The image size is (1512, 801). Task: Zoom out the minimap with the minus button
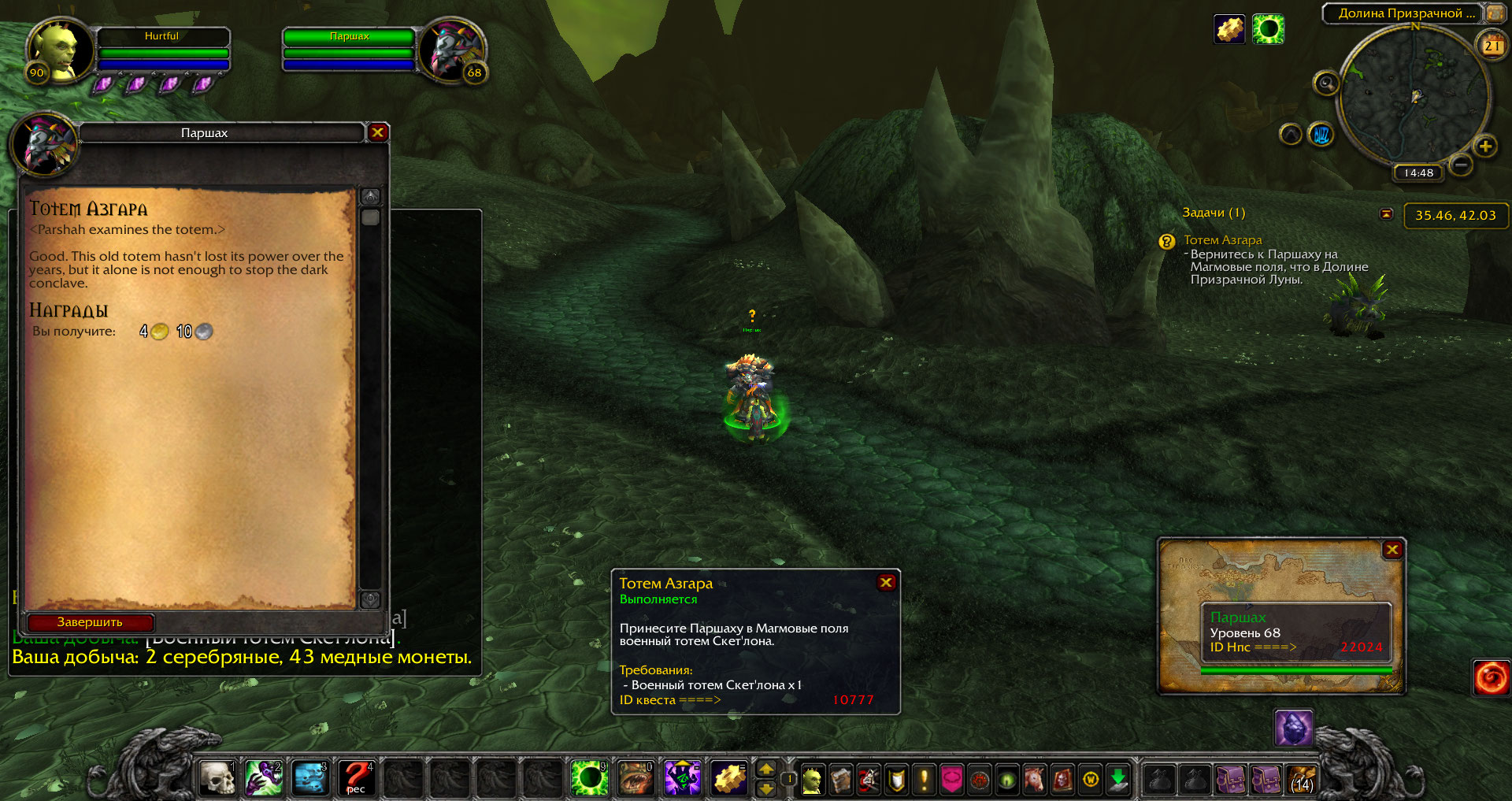1461,165
